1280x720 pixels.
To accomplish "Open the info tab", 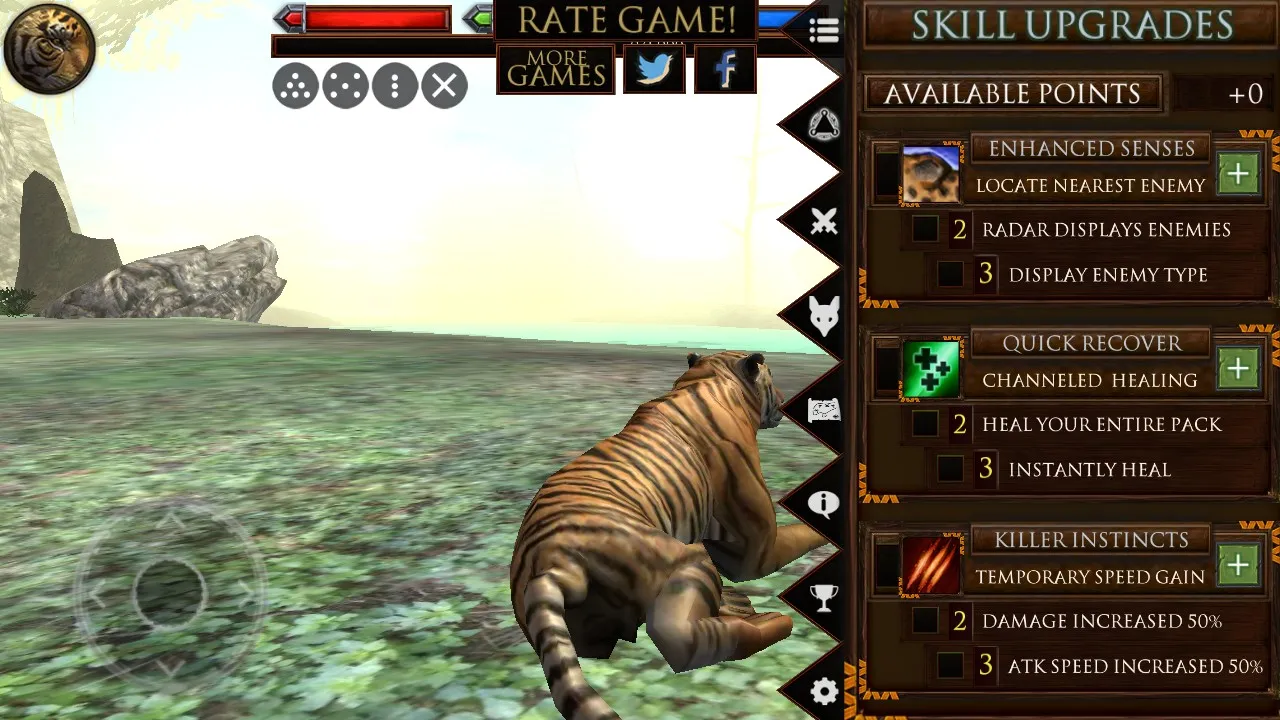I will click(x=823, y=503).
